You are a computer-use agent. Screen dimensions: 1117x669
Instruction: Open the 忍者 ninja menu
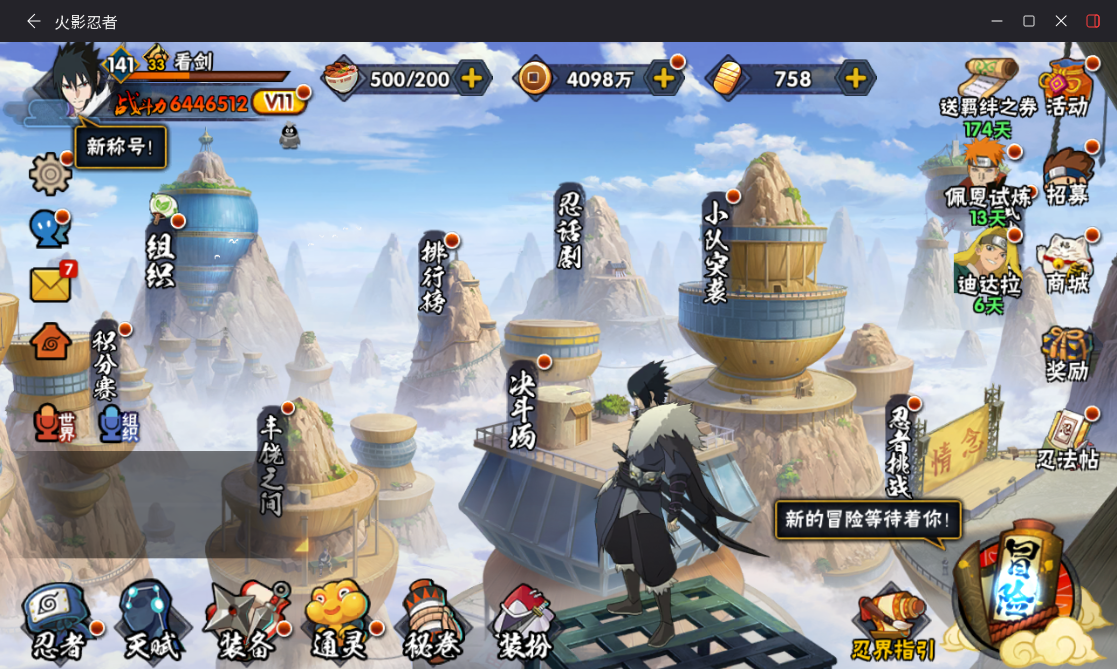59,622
